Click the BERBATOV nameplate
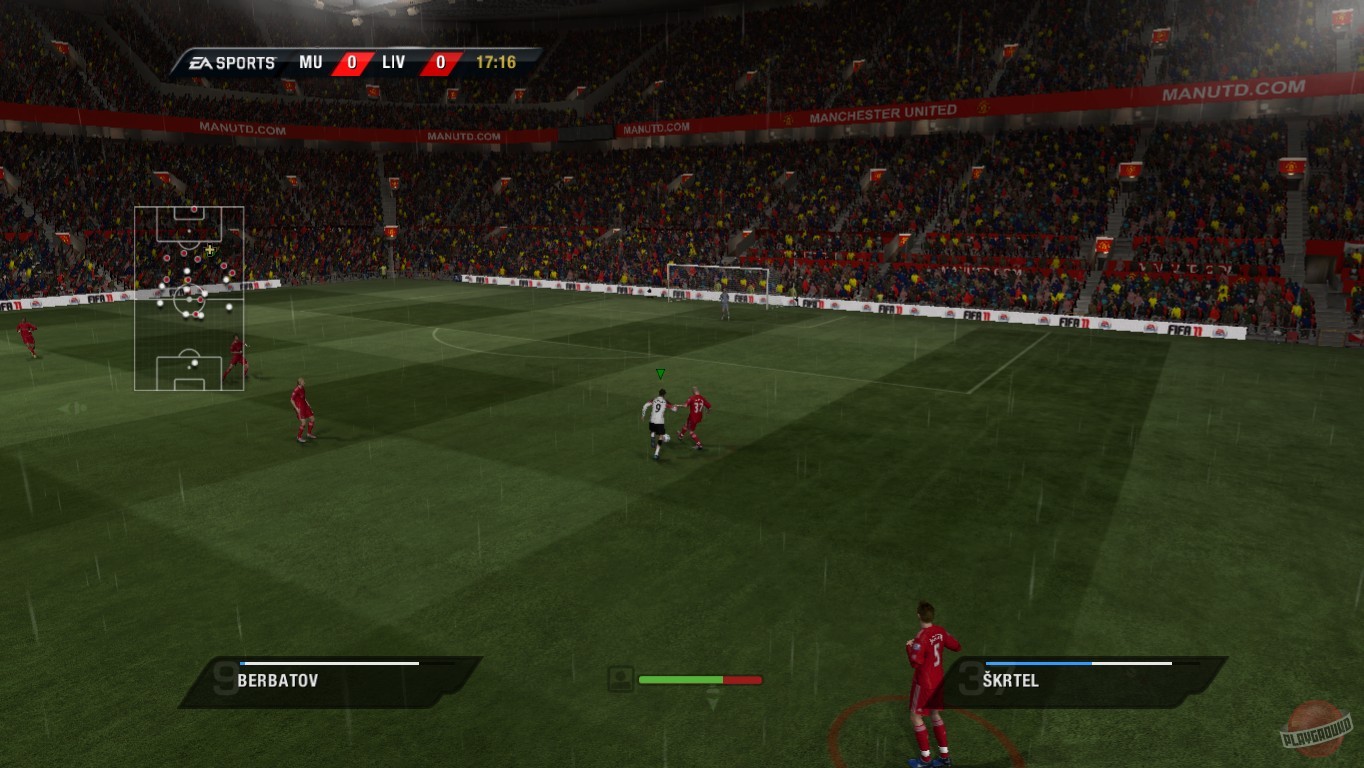 click(277, 680)
